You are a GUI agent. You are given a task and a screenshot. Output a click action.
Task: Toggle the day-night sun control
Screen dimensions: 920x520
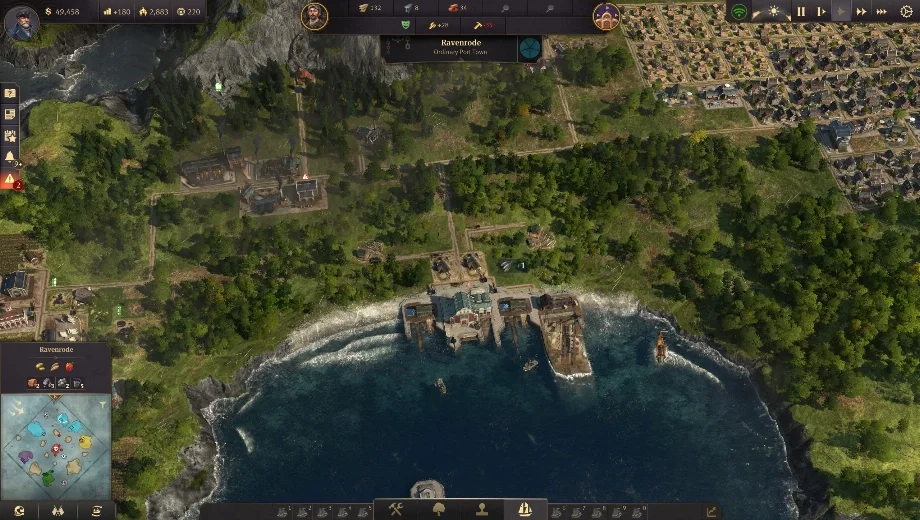[x=771, y=12]
